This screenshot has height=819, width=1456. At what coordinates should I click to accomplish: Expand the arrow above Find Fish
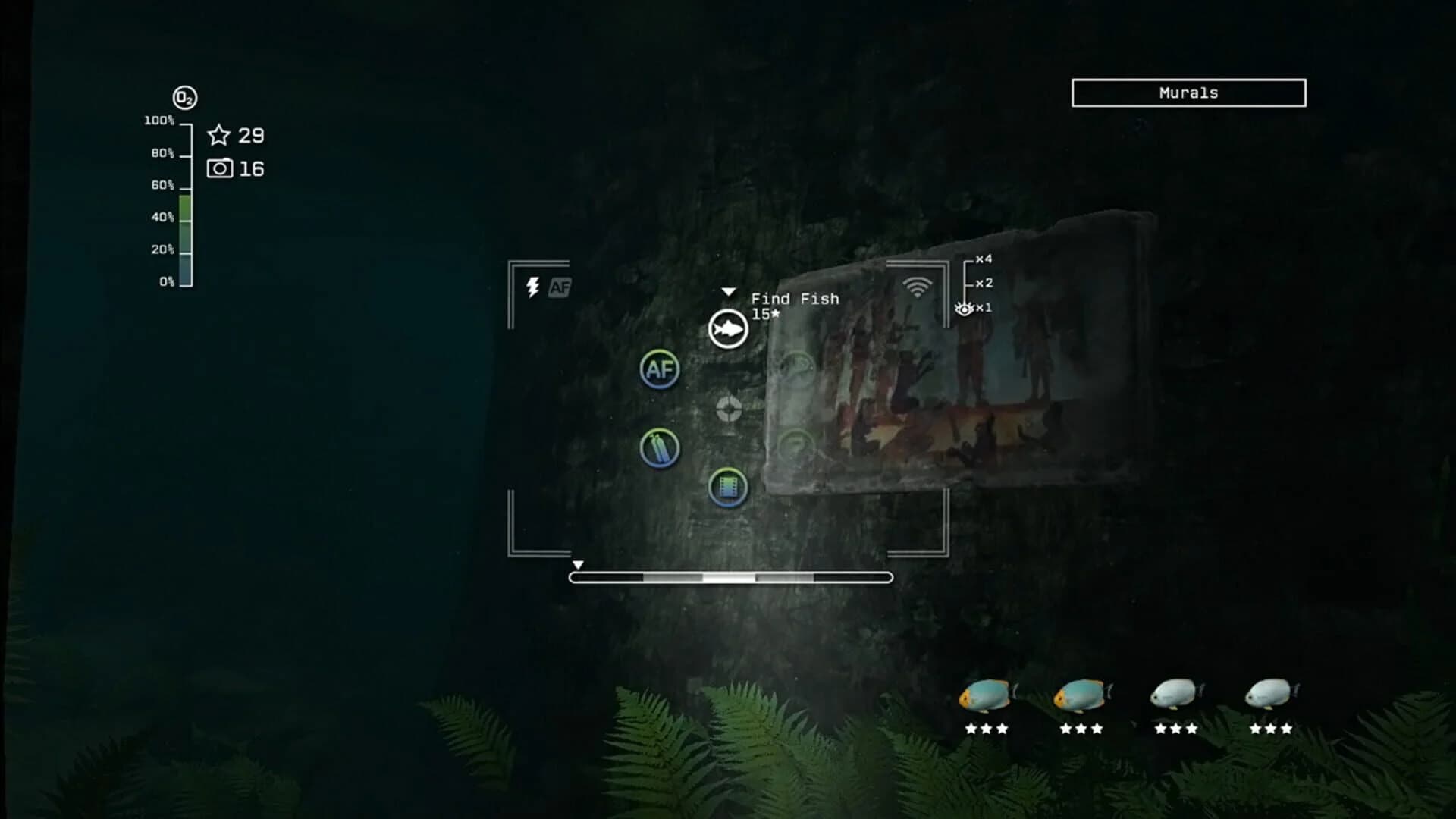730,290
